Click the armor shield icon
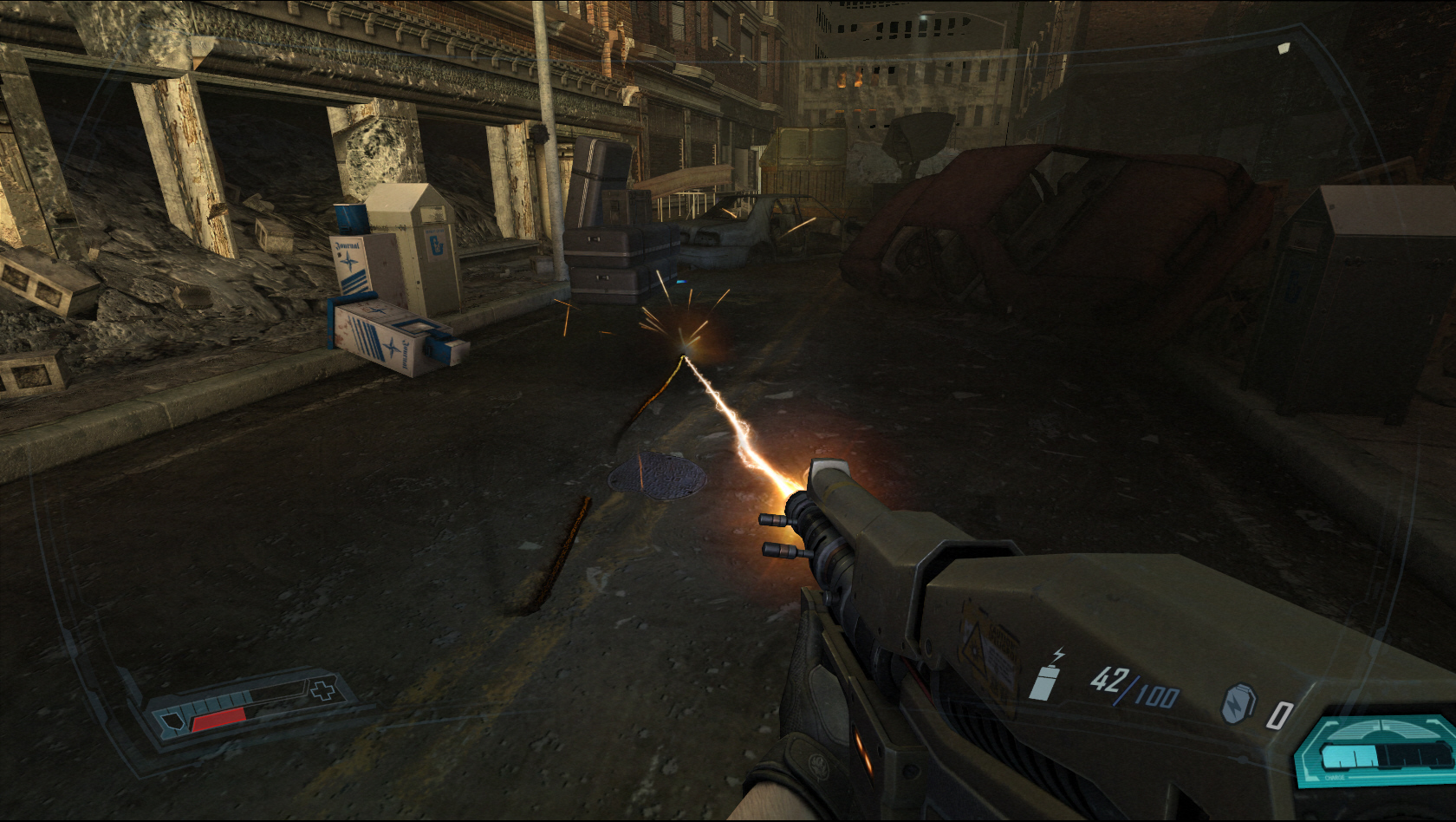This screenshot has height=822, width=1456. point(172,721)
